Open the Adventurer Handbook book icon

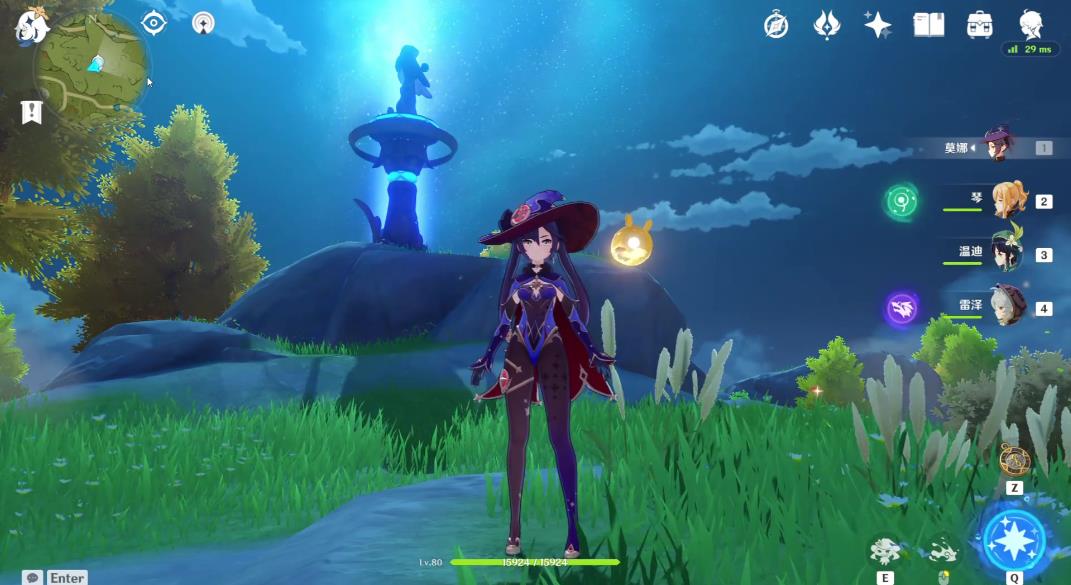click(929, 25)
